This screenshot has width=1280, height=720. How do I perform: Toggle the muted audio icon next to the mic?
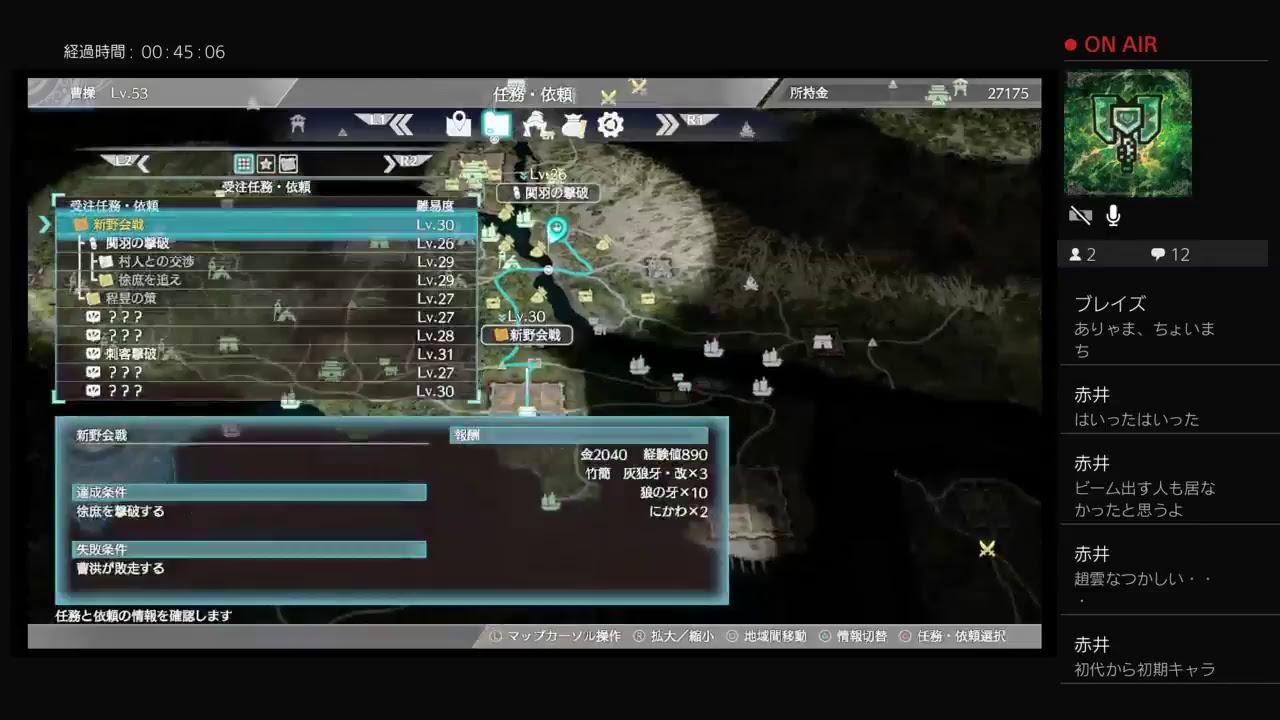tap(1080, 214)
